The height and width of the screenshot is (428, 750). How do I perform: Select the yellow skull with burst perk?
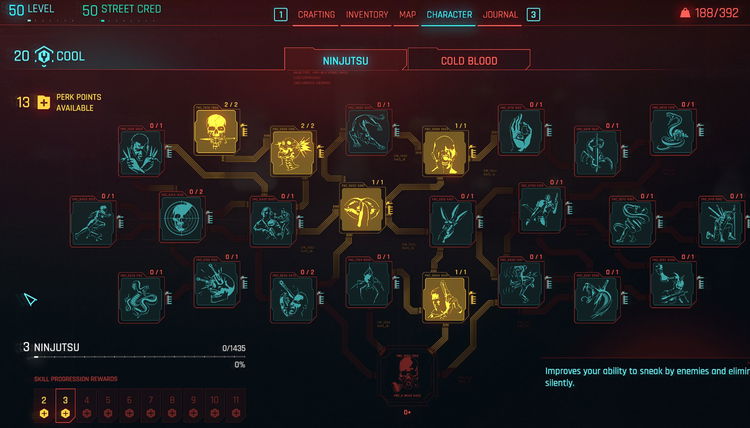click(292, 153)
